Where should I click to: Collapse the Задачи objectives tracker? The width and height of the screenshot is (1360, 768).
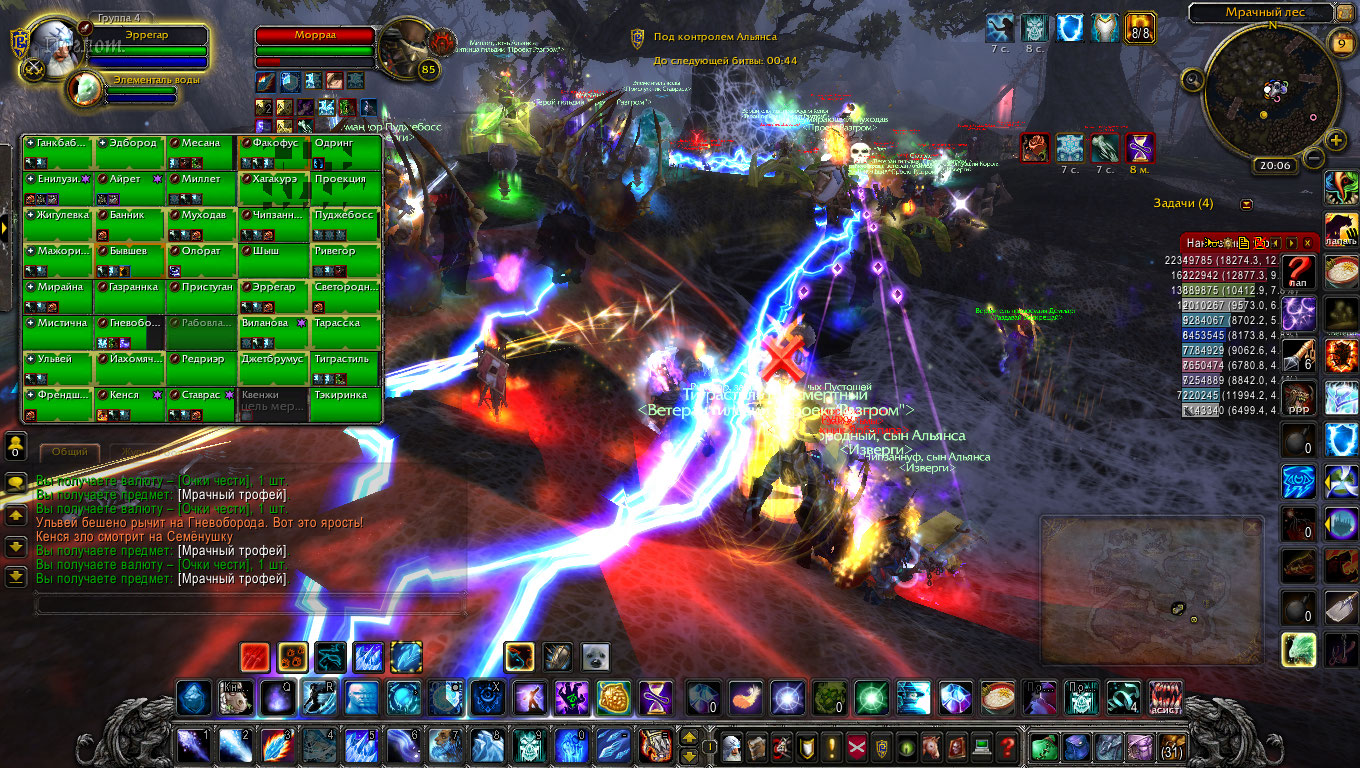pos(1246,204)
